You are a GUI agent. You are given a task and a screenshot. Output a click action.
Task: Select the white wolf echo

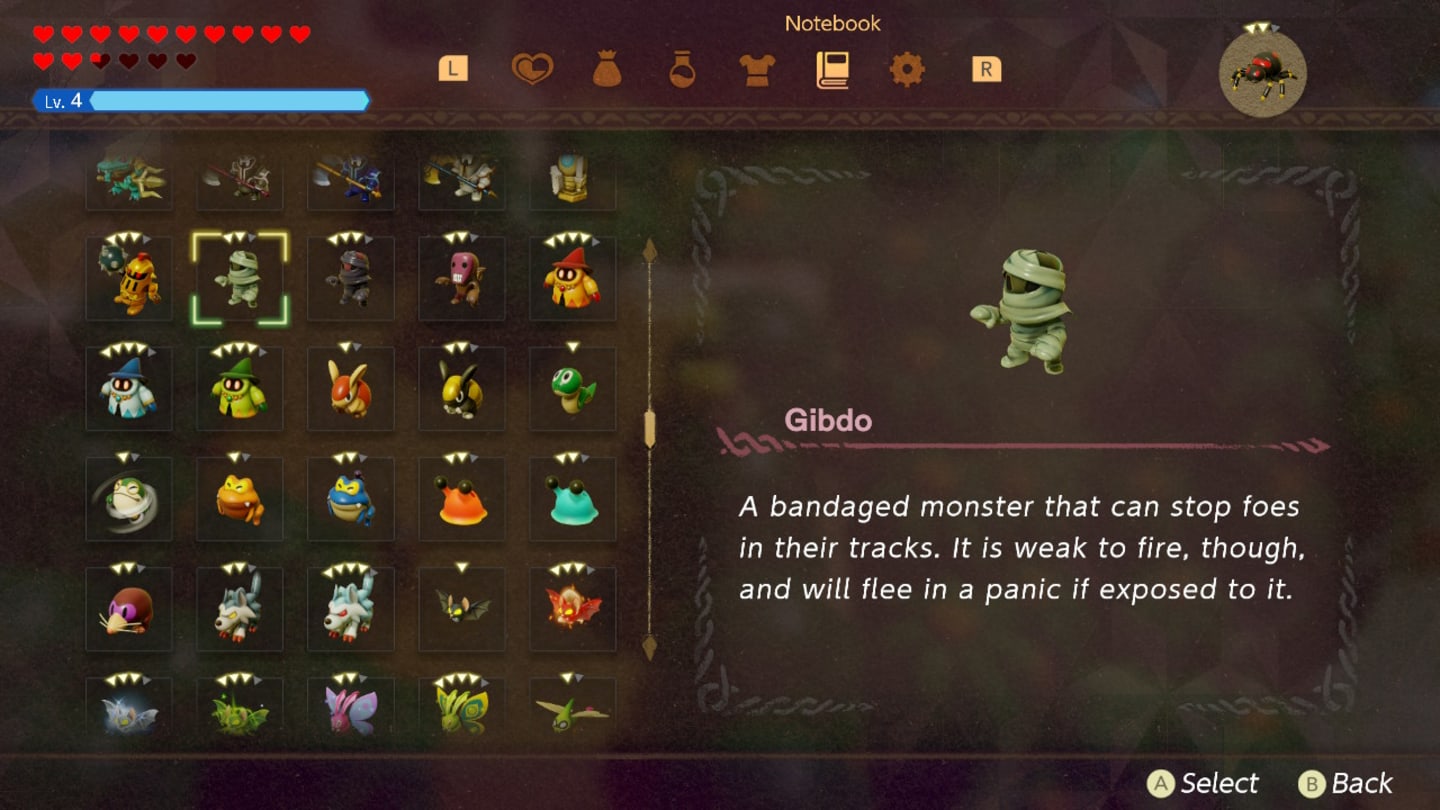[x=350, y=609]
